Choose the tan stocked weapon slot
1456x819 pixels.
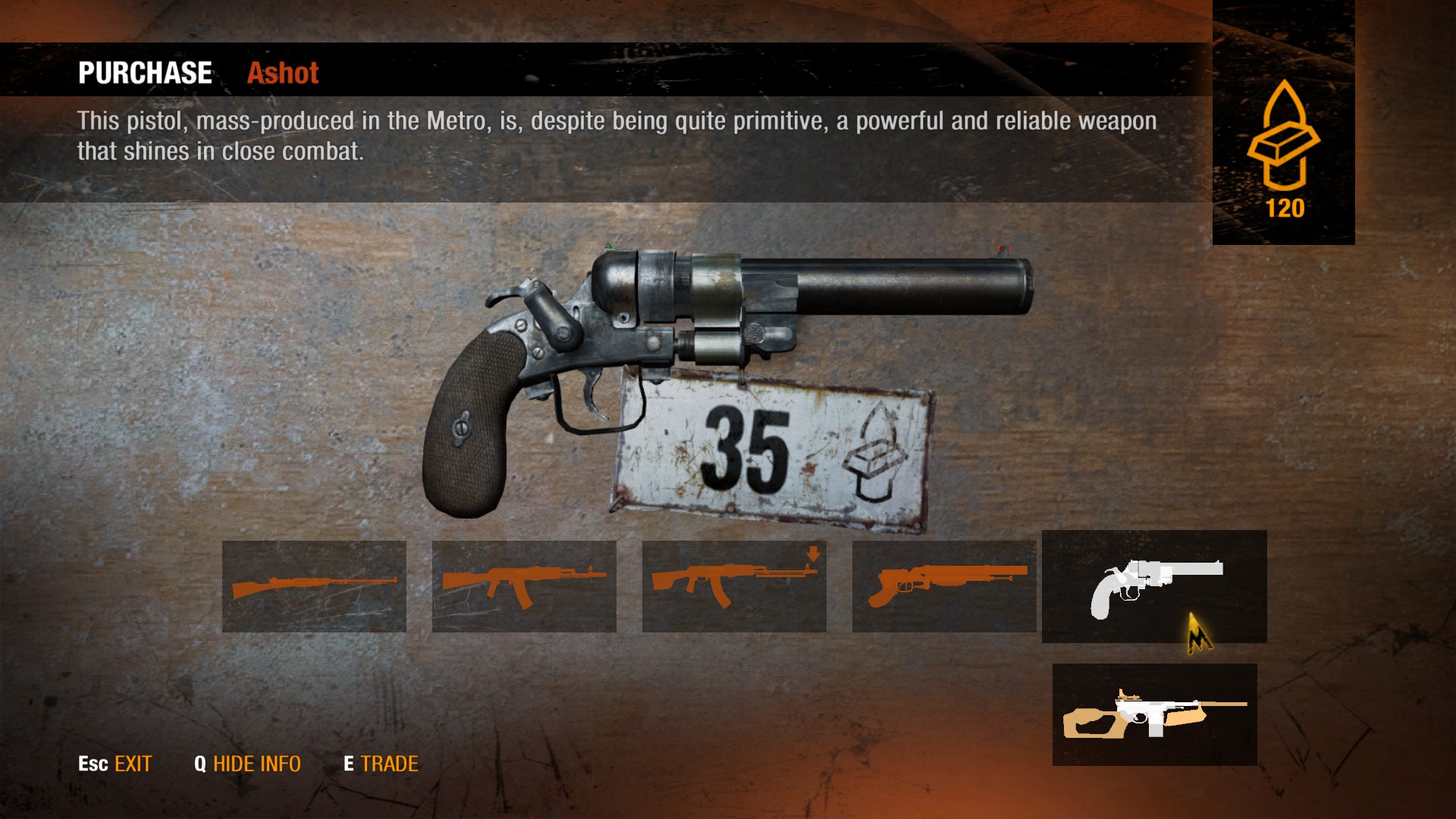[1154, 714]
